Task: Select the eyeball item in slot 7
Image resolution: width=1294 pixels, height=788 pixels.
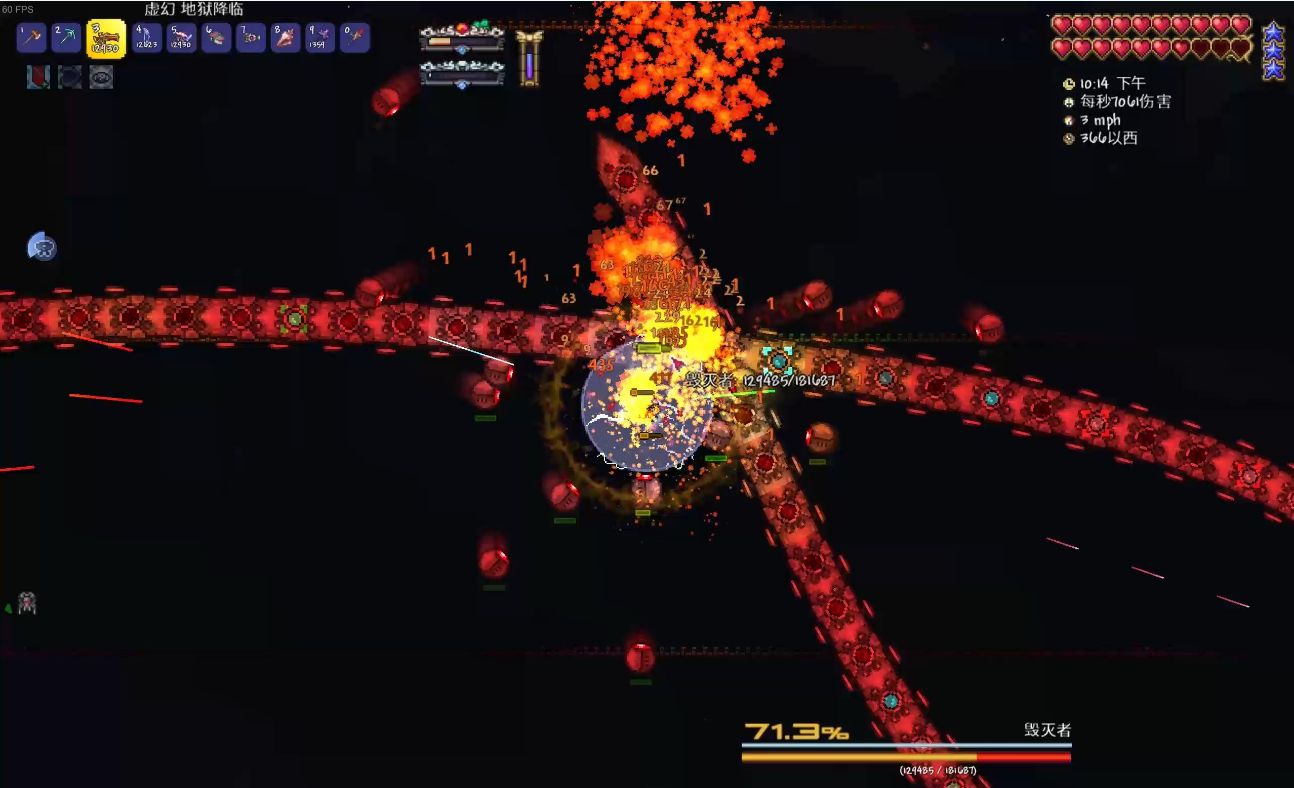Action: coord(251,38)
